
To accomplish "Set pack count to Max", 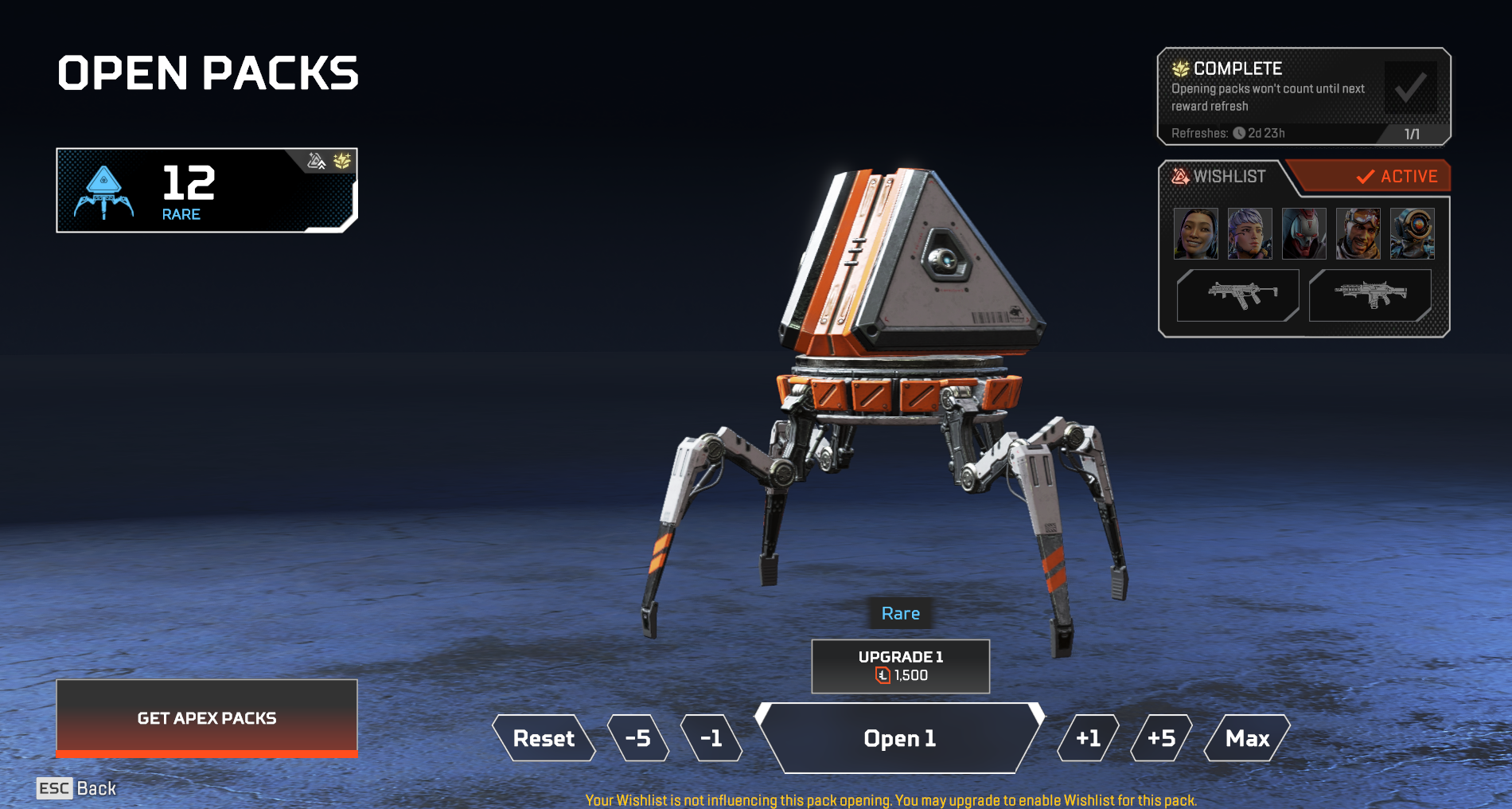I will 1247,738.
